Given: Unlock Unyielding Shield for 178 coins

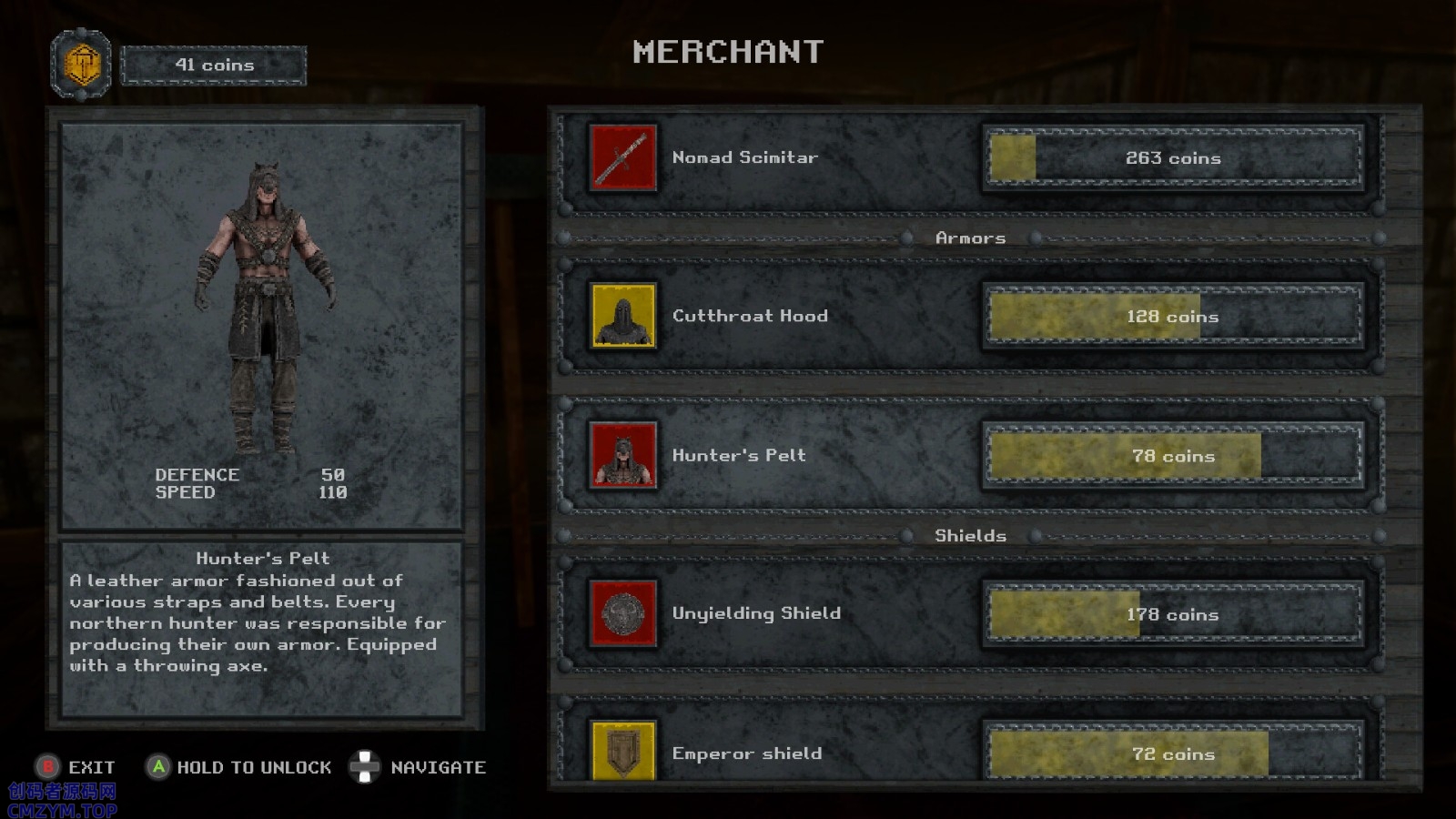Looking at the screenshot, I should point(1173,614).
